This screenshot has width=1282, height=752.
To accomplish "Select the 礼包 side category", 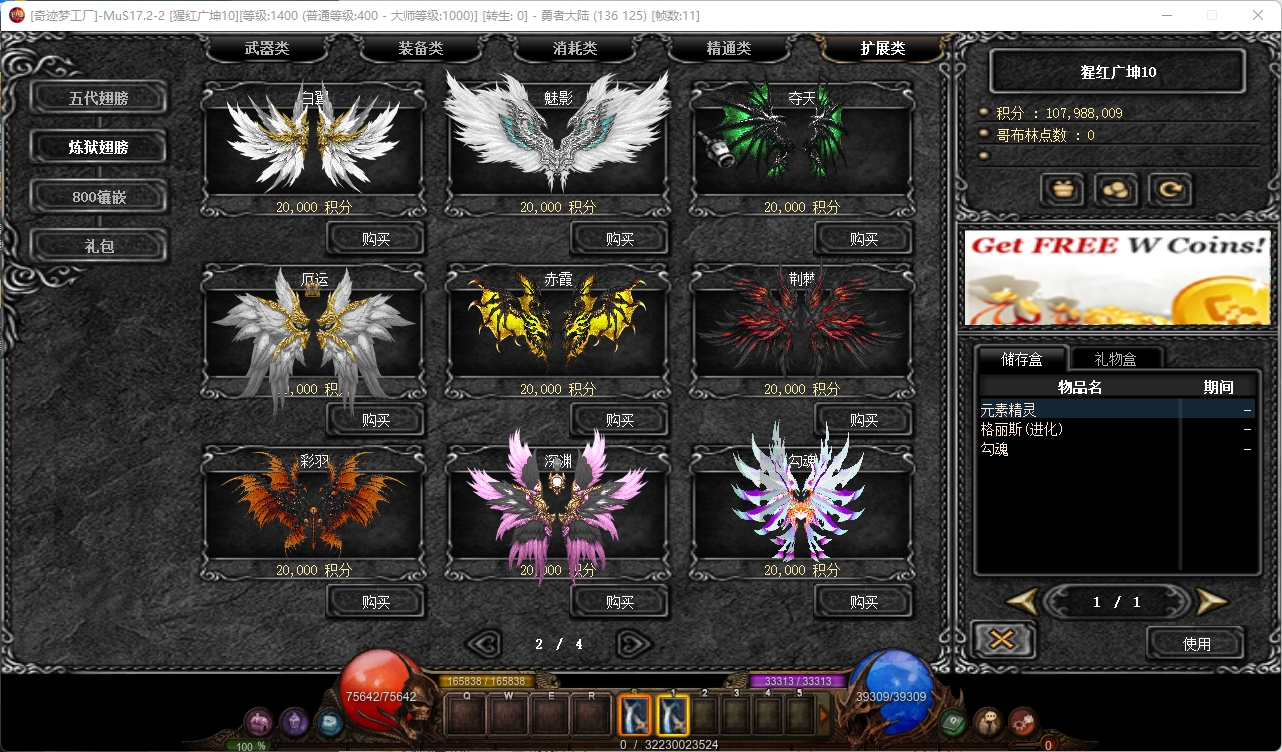I will pyautogui.click(x=99, y=245).
